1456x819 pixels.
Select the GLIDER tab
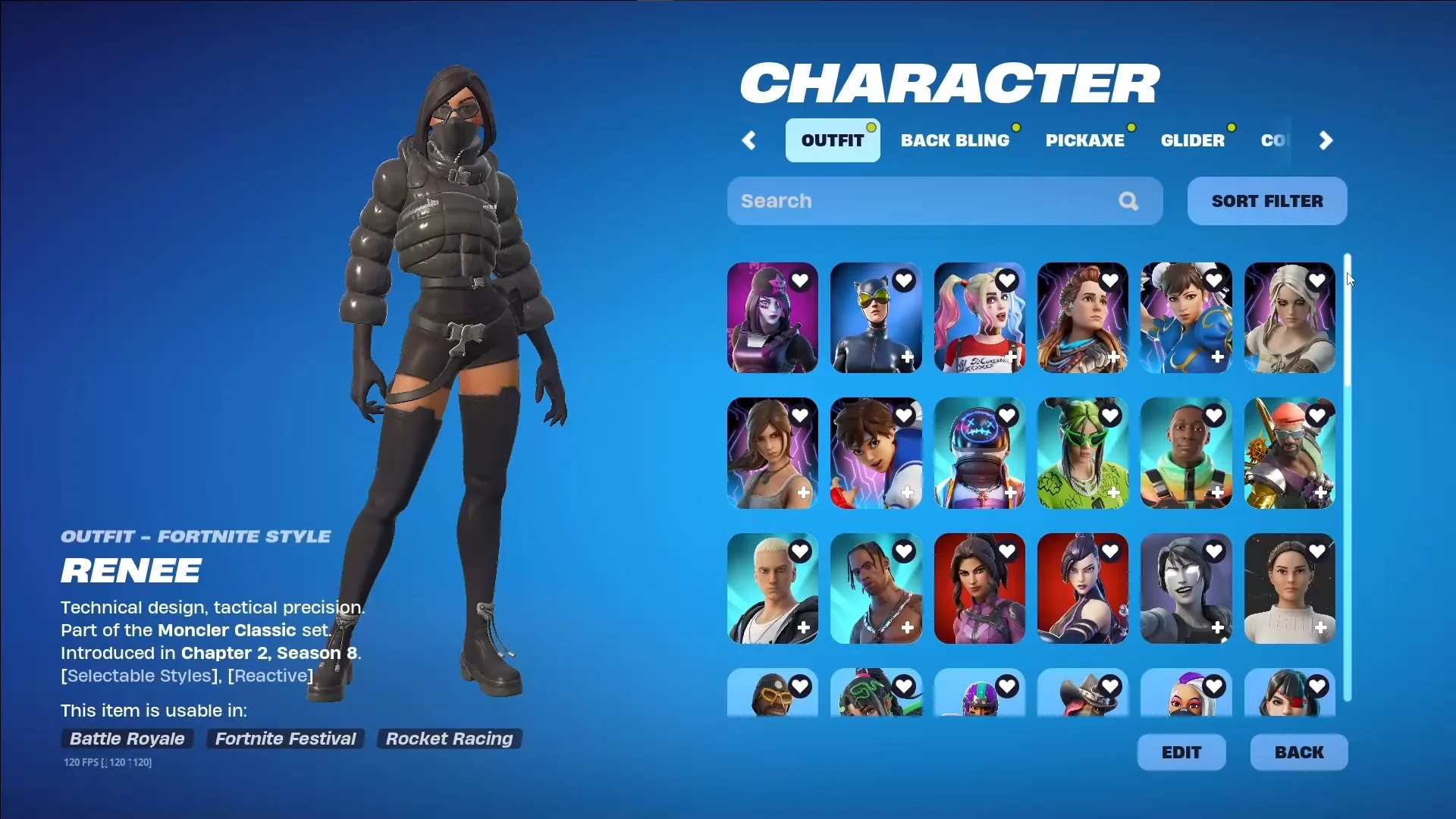pyautogui.click(x=1194, y=140)
